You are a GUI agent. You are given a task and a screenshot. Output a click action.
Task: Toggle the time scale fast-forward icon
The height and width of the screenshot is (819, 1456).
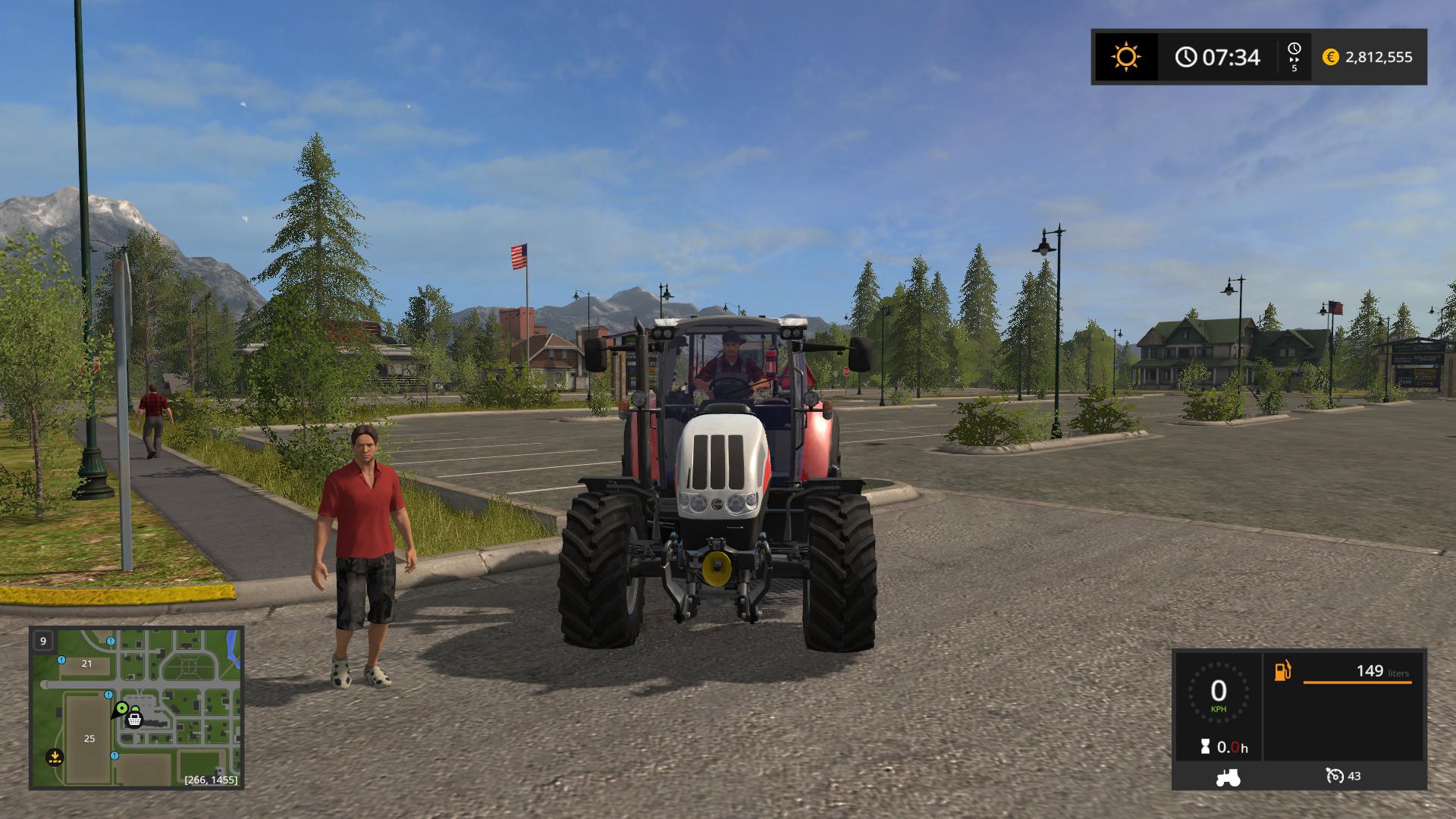[1294, 57]
